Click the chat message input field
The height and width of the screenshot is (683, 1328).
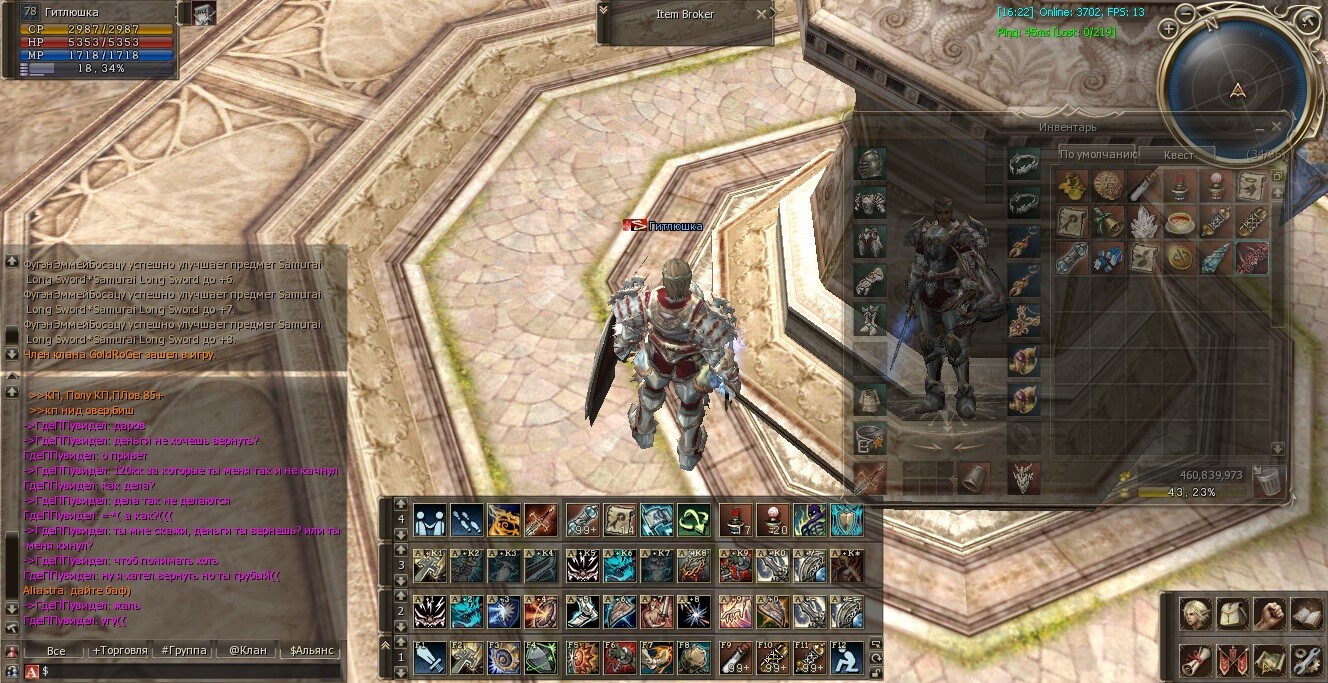coord(190,670)
